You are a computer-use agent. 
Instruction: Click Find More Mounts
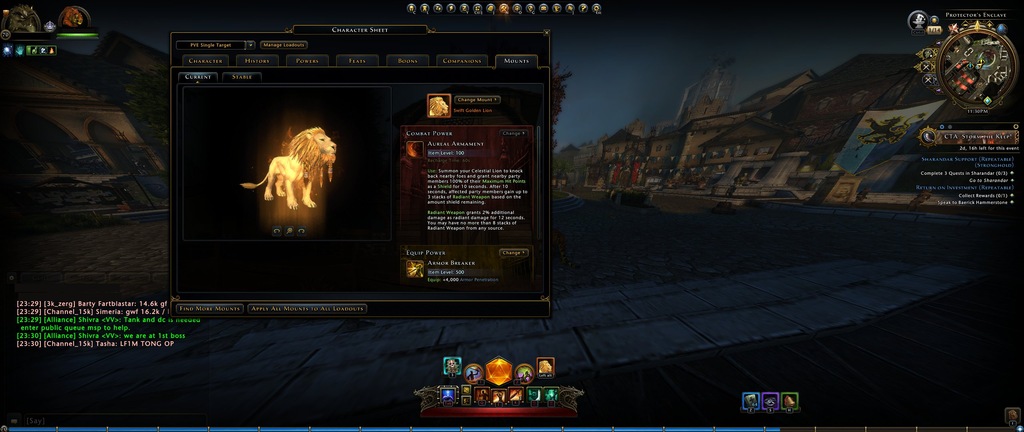click(x=210, y=308)
